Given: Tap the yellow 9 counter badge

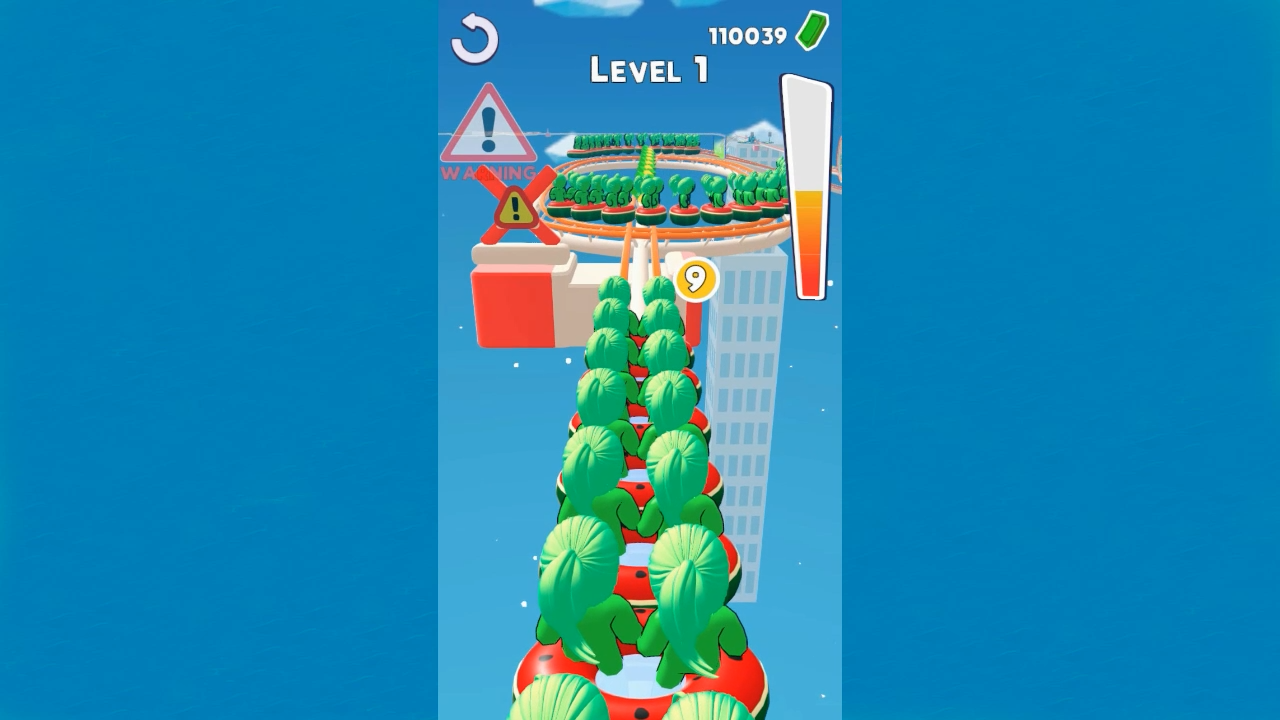Looking at the screenshot, I should 698,280.
